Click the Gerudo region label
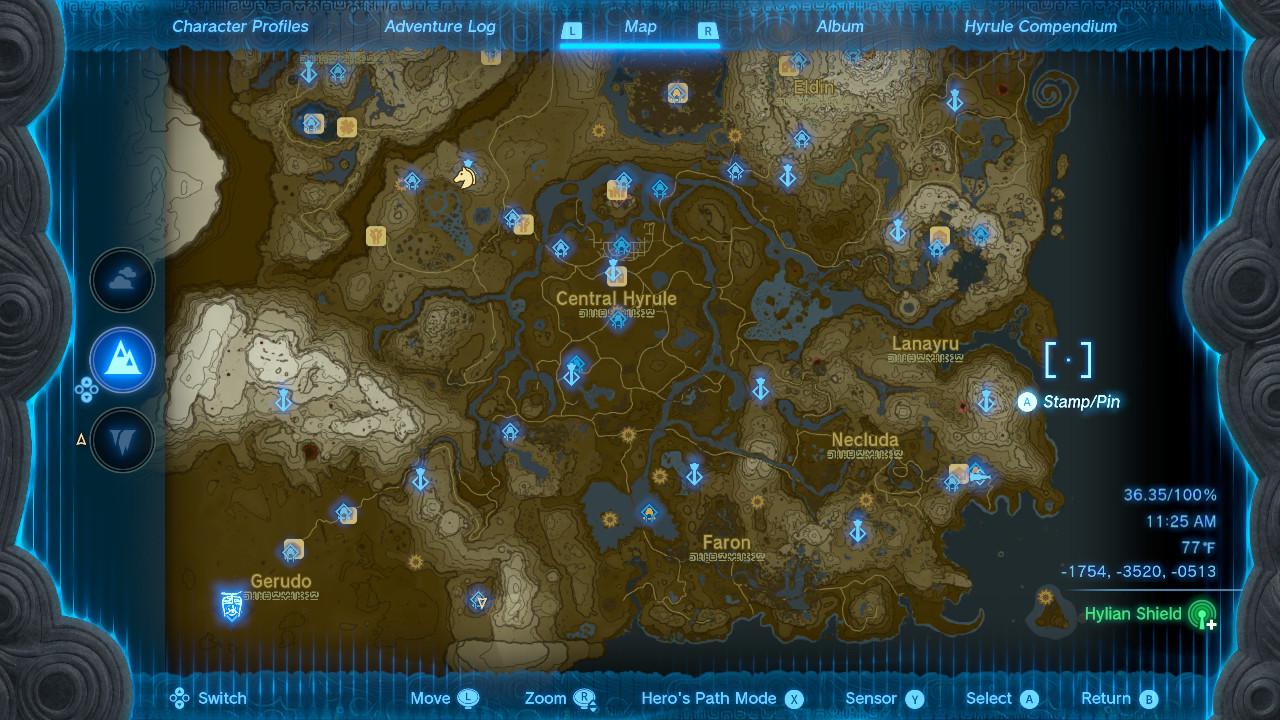 pyautogui.click(x=281, y=582)
